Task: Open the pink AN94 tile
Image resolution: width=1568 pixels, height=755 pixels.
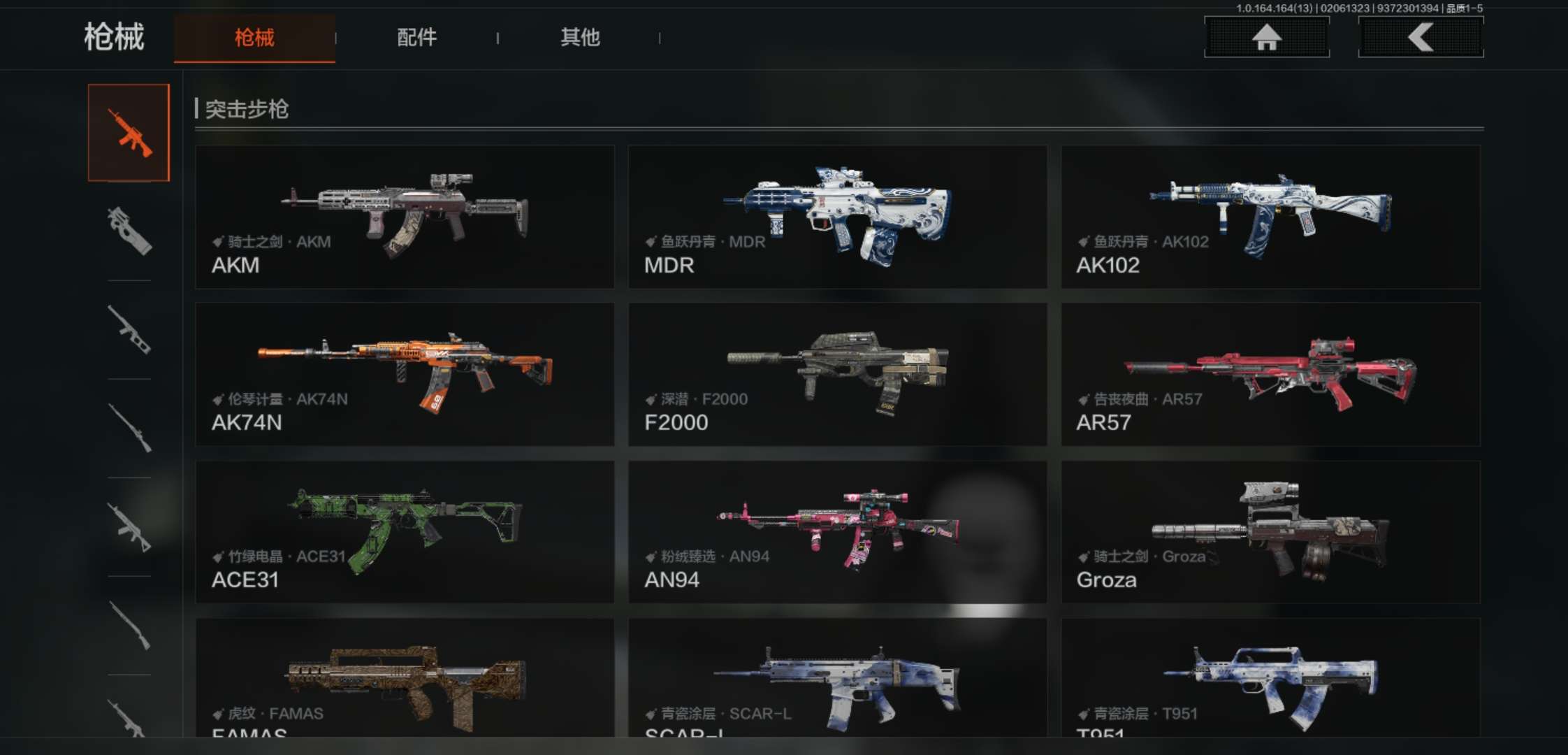Action: tap(837, 531)
